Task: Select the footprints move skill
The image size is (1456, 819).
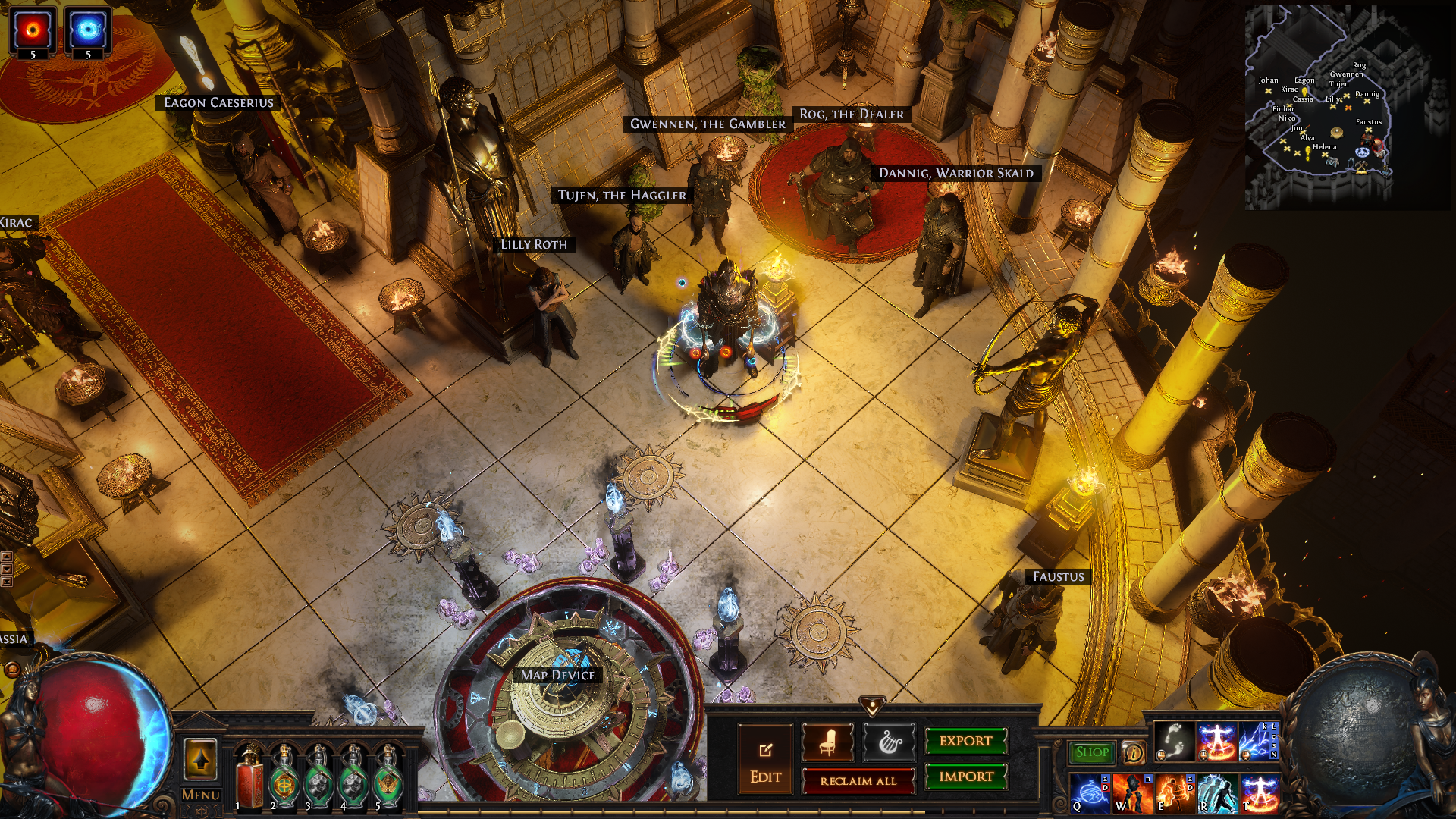Action: tap(1174, 741)
